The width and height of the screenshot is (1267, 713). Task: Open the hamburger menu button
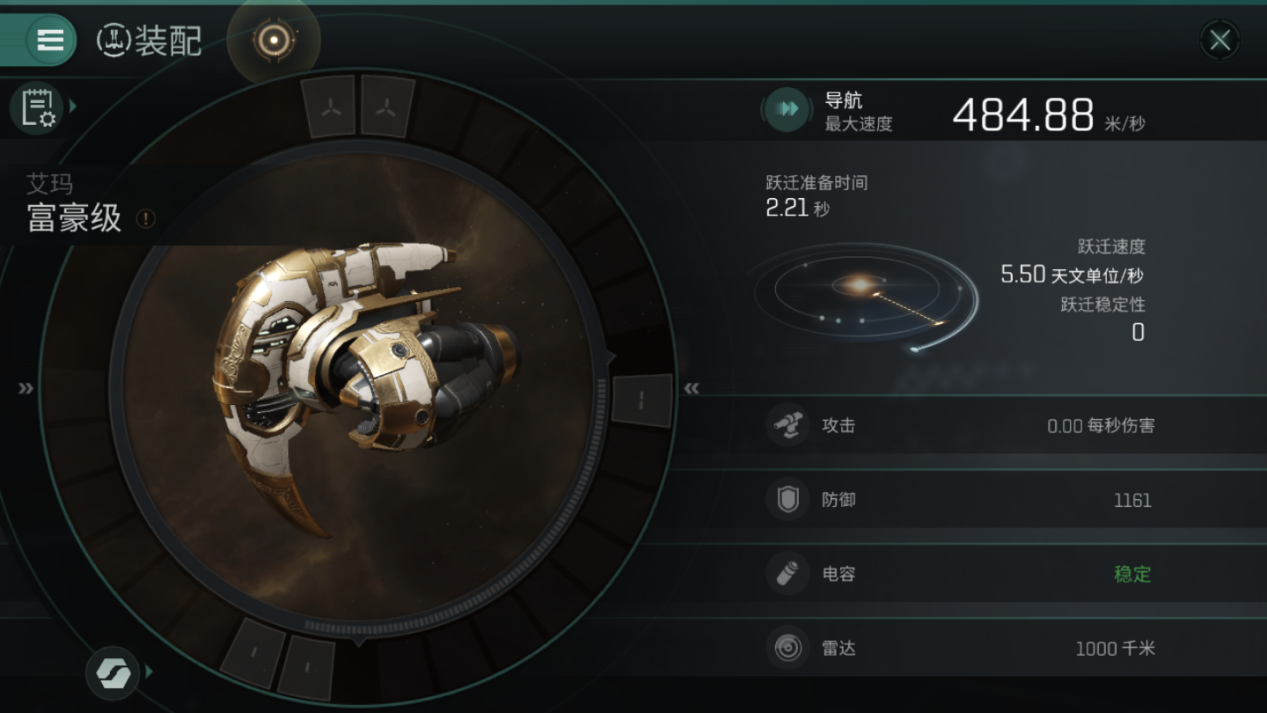[x=49, y=40]
